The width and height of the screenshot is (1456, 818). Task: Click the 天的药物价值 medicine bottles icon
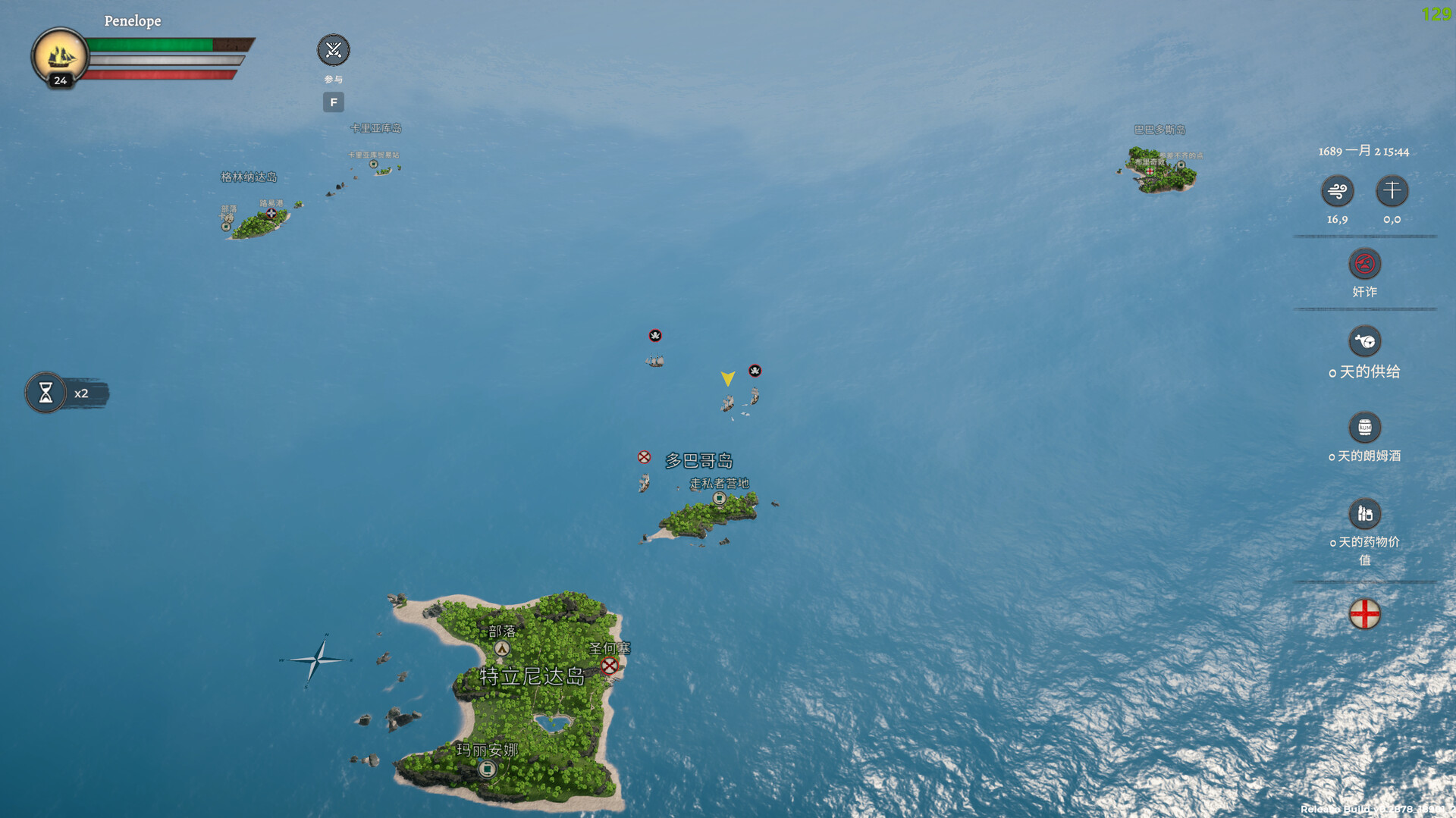pos(1364,512)
